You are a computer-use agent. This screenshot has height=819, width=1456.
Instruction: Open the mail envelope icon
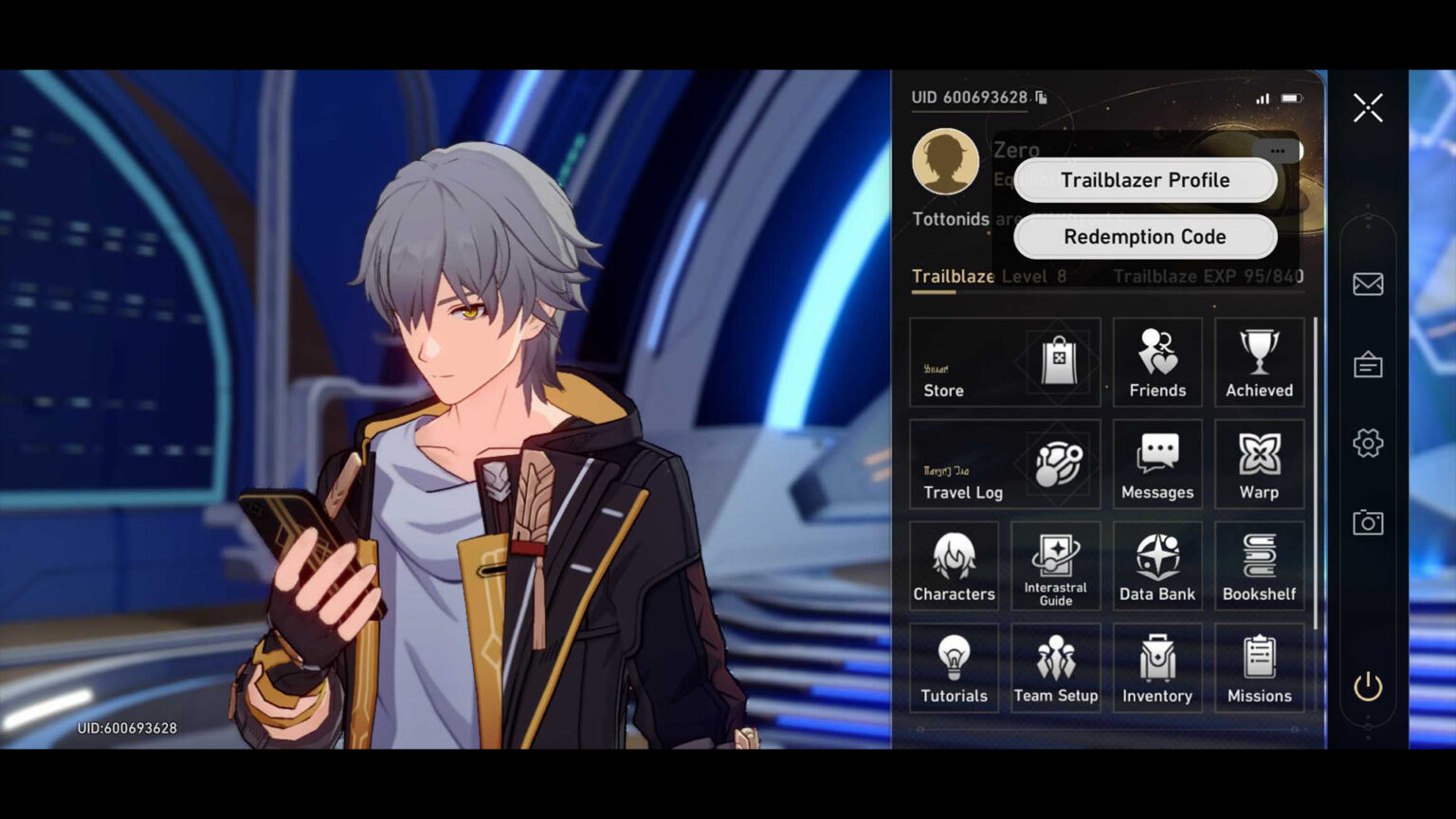click(x=1368, y=283)
